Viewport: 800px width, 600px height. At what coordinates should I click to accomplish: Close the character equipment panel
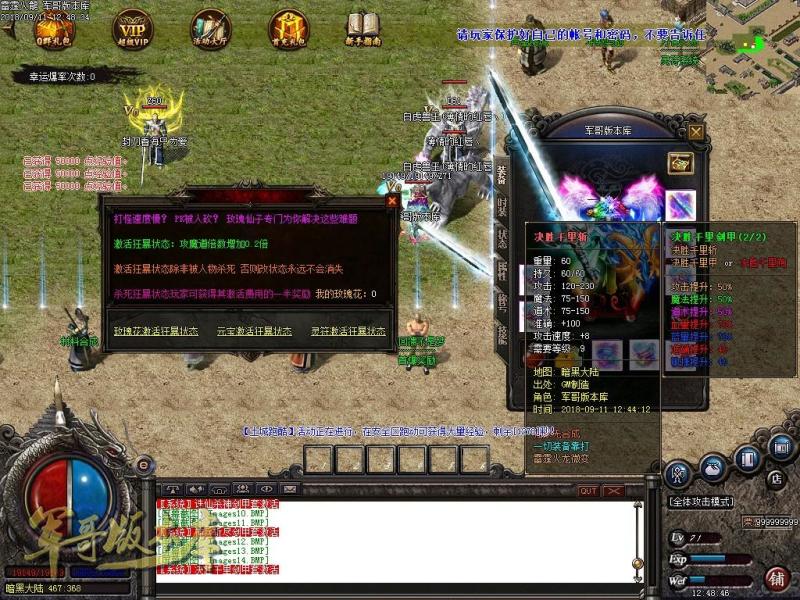tap(696, 130)
